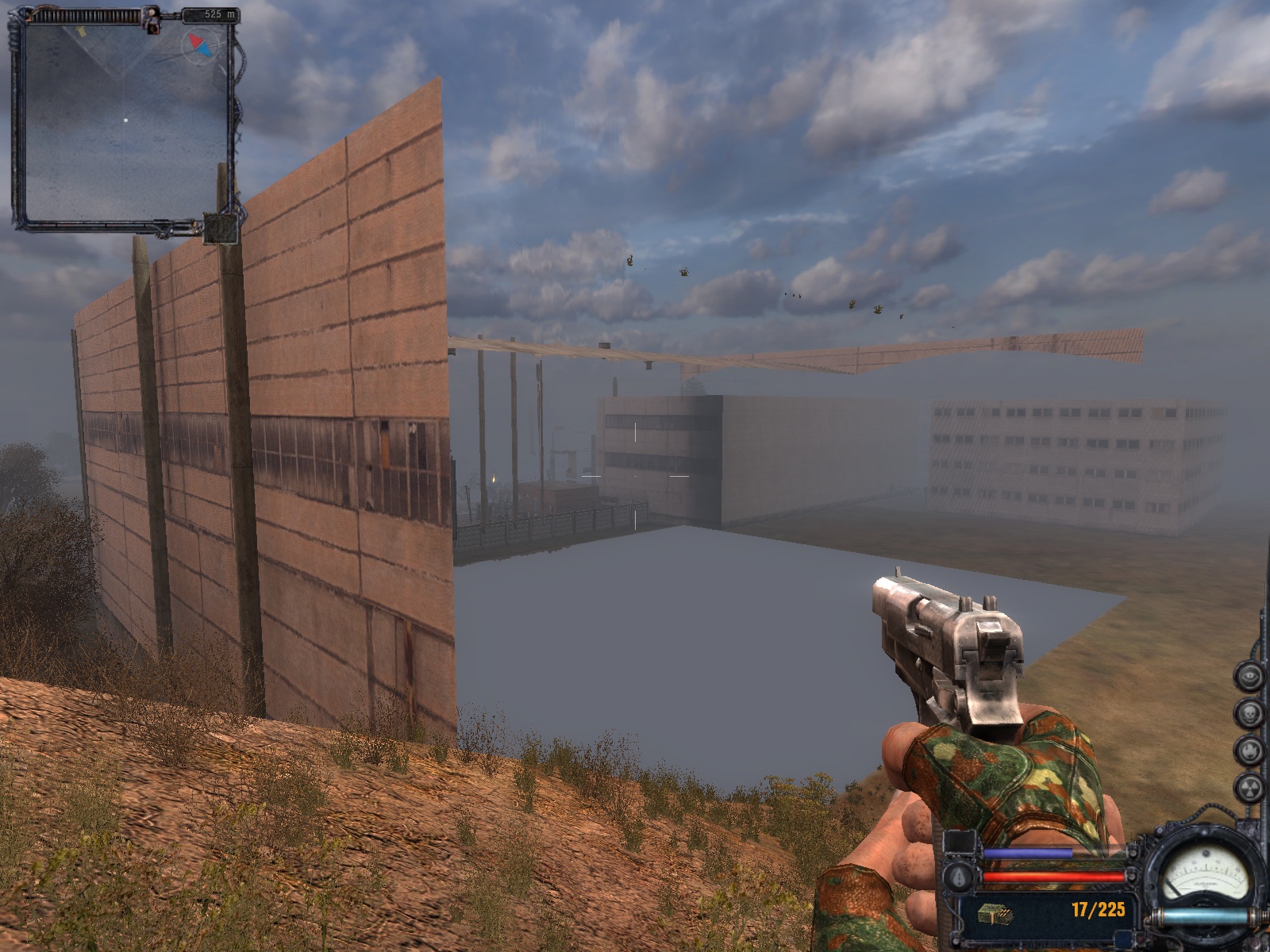Click the eye visibility indicator icon
Screen dimensions: 1270x952
click(x=1249, y=676)
